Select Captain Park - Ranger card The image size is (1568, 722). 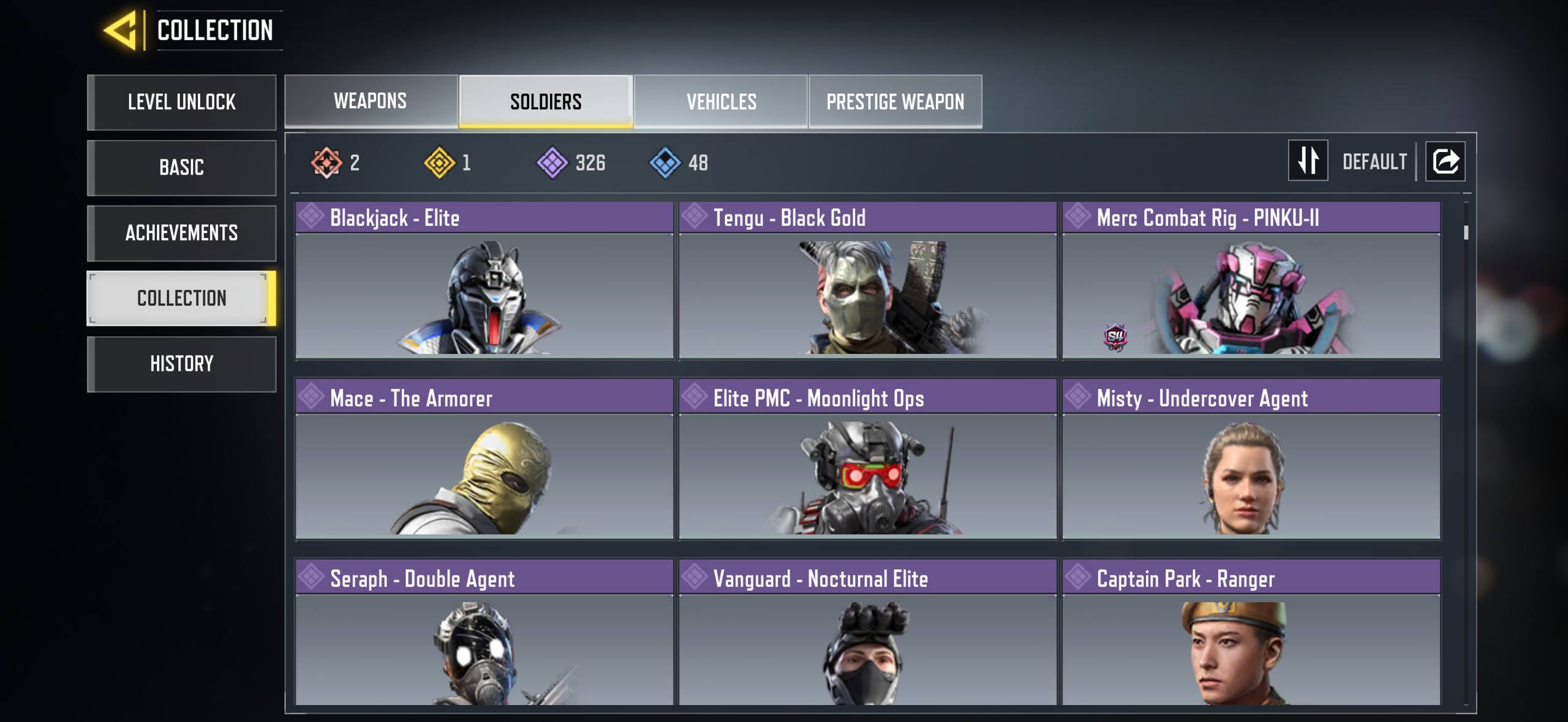click(x=1251, y=633)
